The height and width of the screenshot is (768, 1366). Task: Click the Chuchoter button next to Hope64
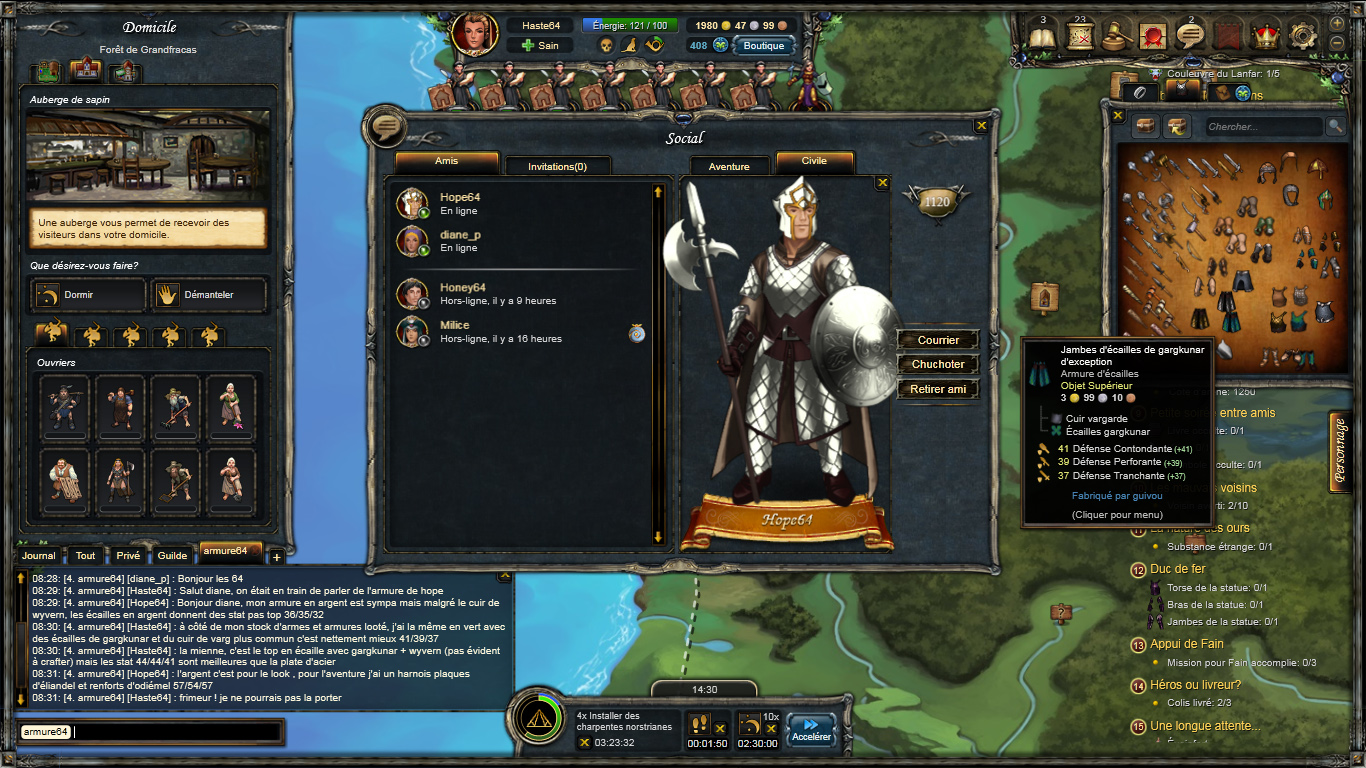(x=937, y=364)
